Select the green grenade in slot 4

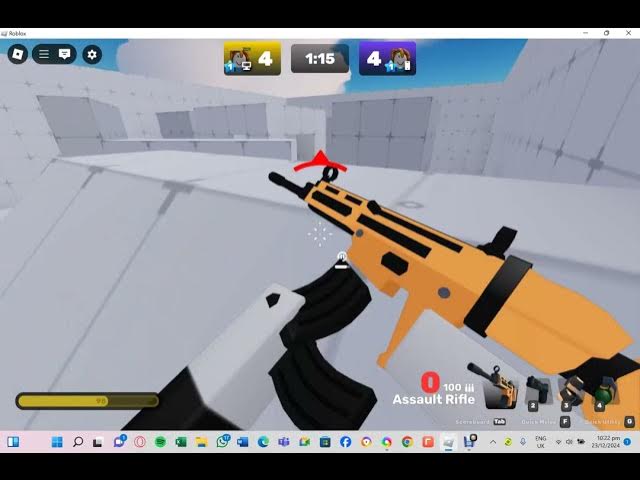[602, 390]
